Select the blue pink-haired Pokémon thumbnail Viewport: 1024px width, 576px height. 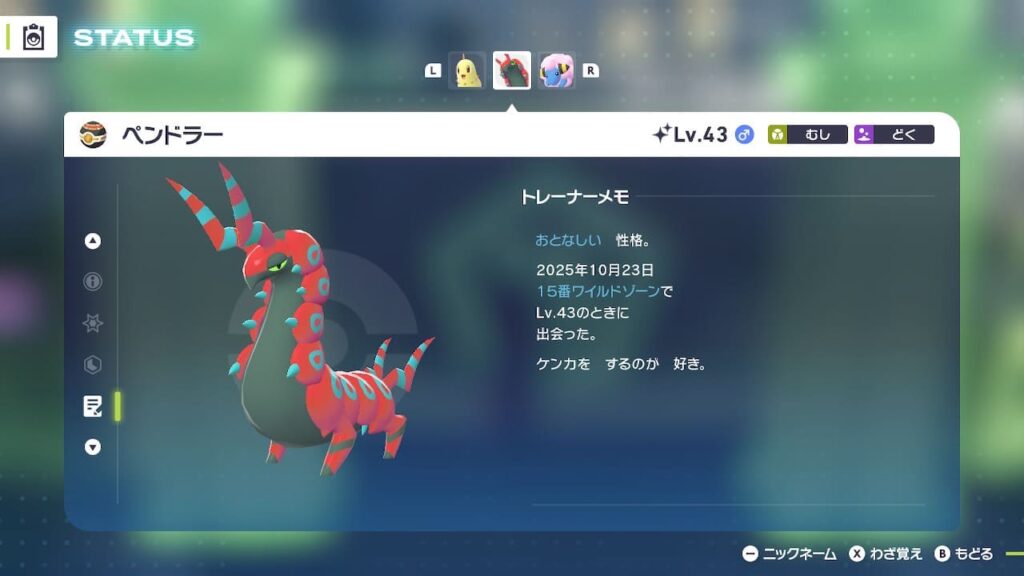(x=557, y=71)
